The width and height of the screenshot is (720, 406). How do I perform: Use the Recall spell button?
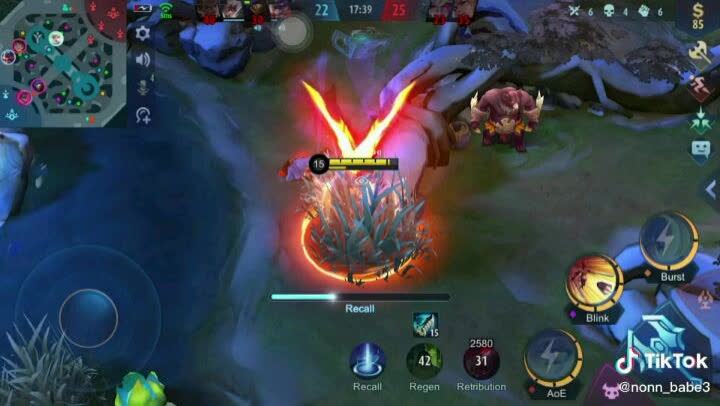tap(367, 361)
